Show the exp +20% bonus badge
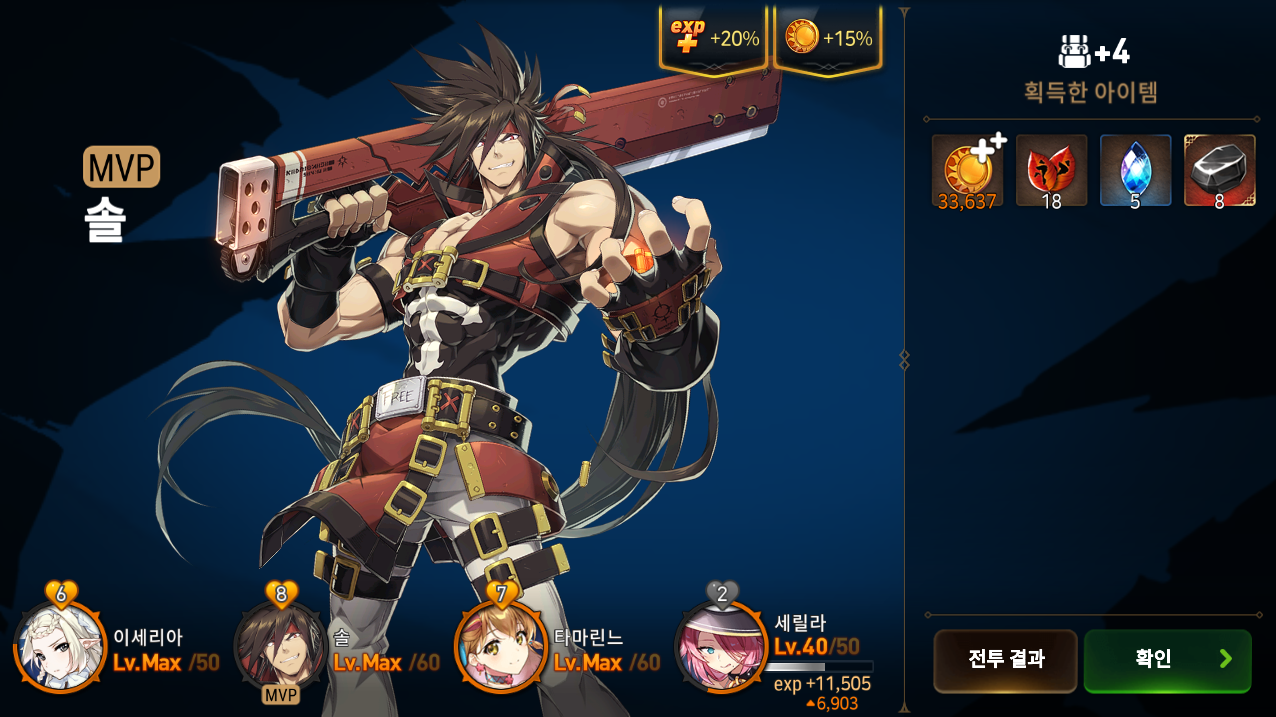1276x717 pixels. (714, 40)
